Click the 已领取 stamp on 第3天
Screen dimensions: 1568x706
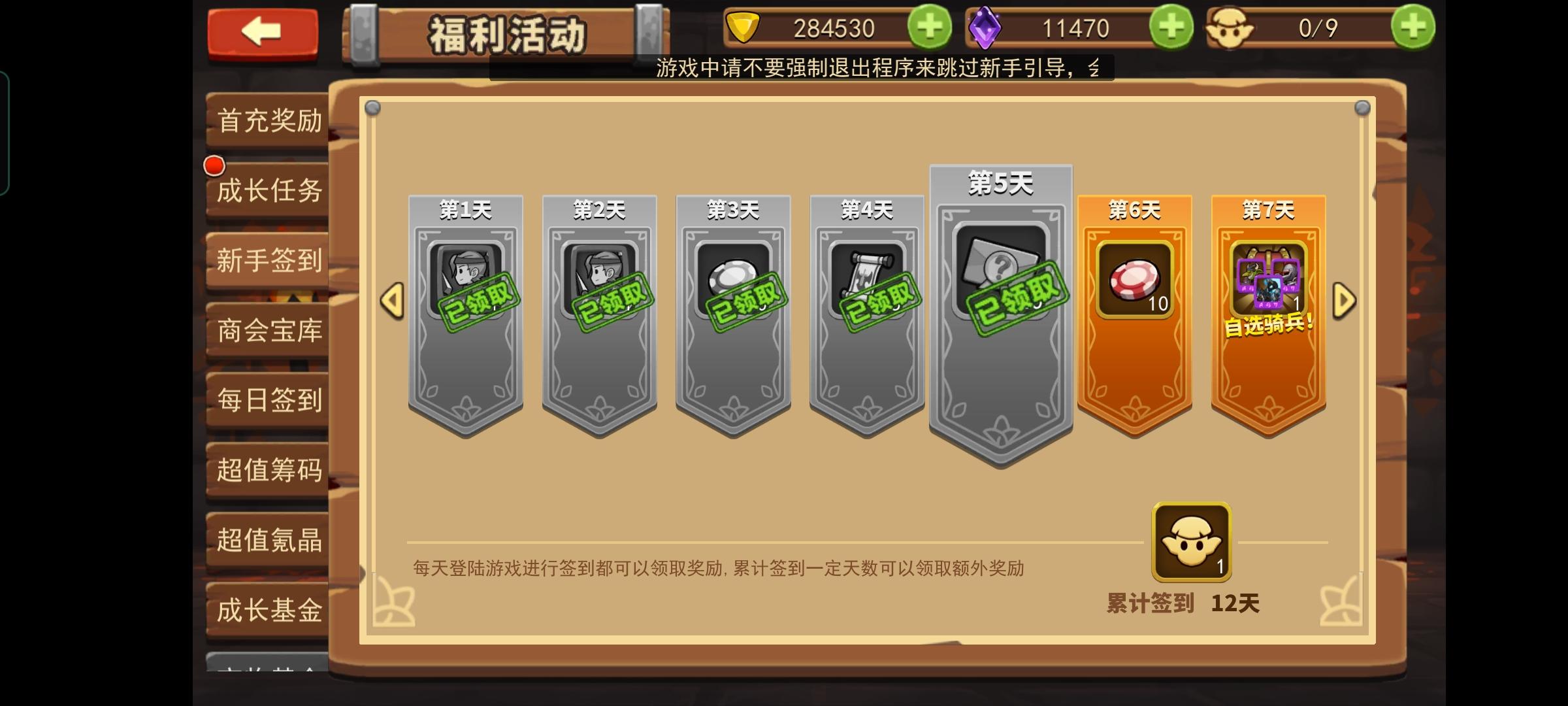click(x=748, y=301)
